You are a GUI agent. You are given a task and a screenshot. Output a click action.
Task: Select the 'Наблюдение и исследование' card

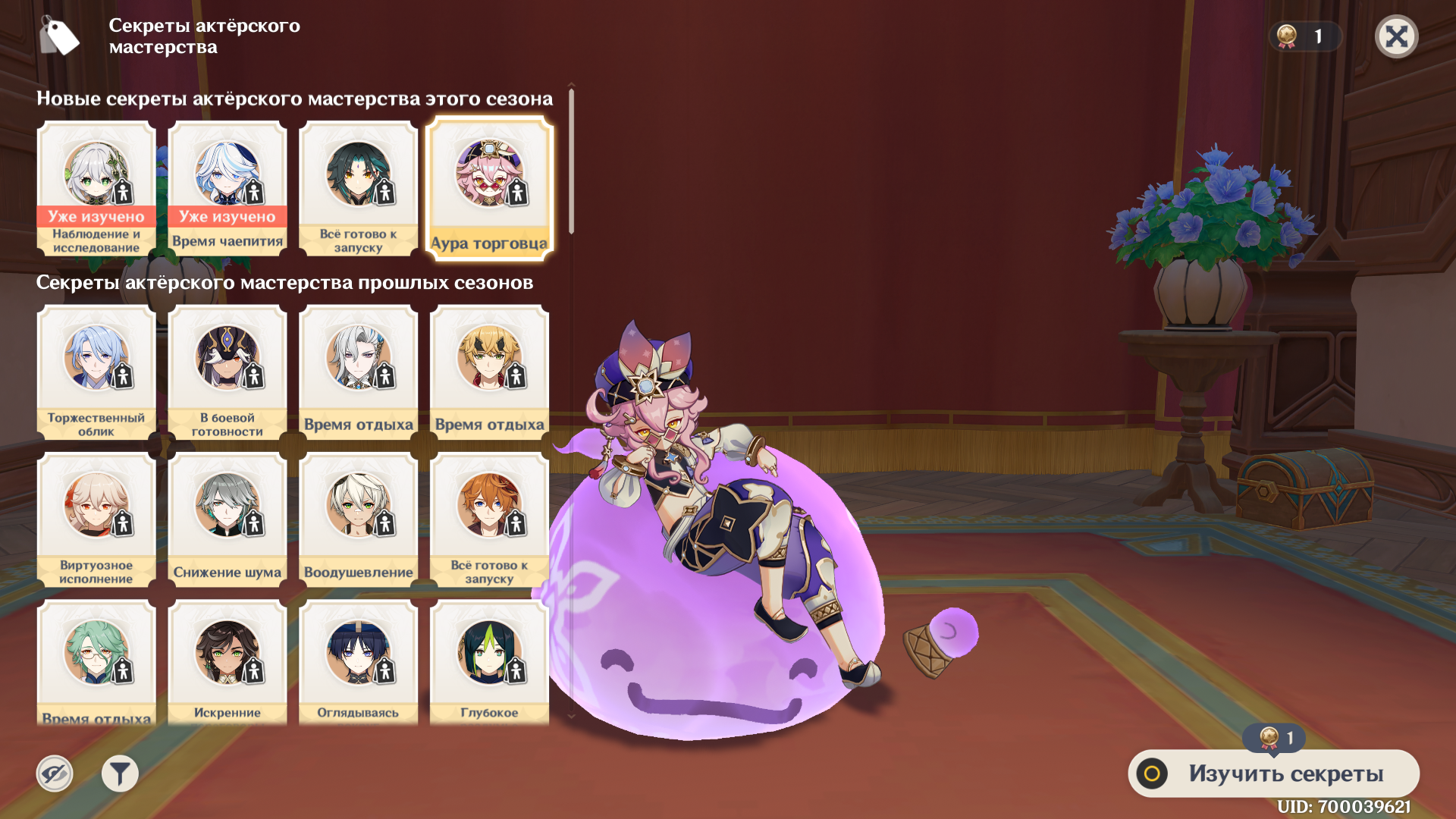coord(96,188)
